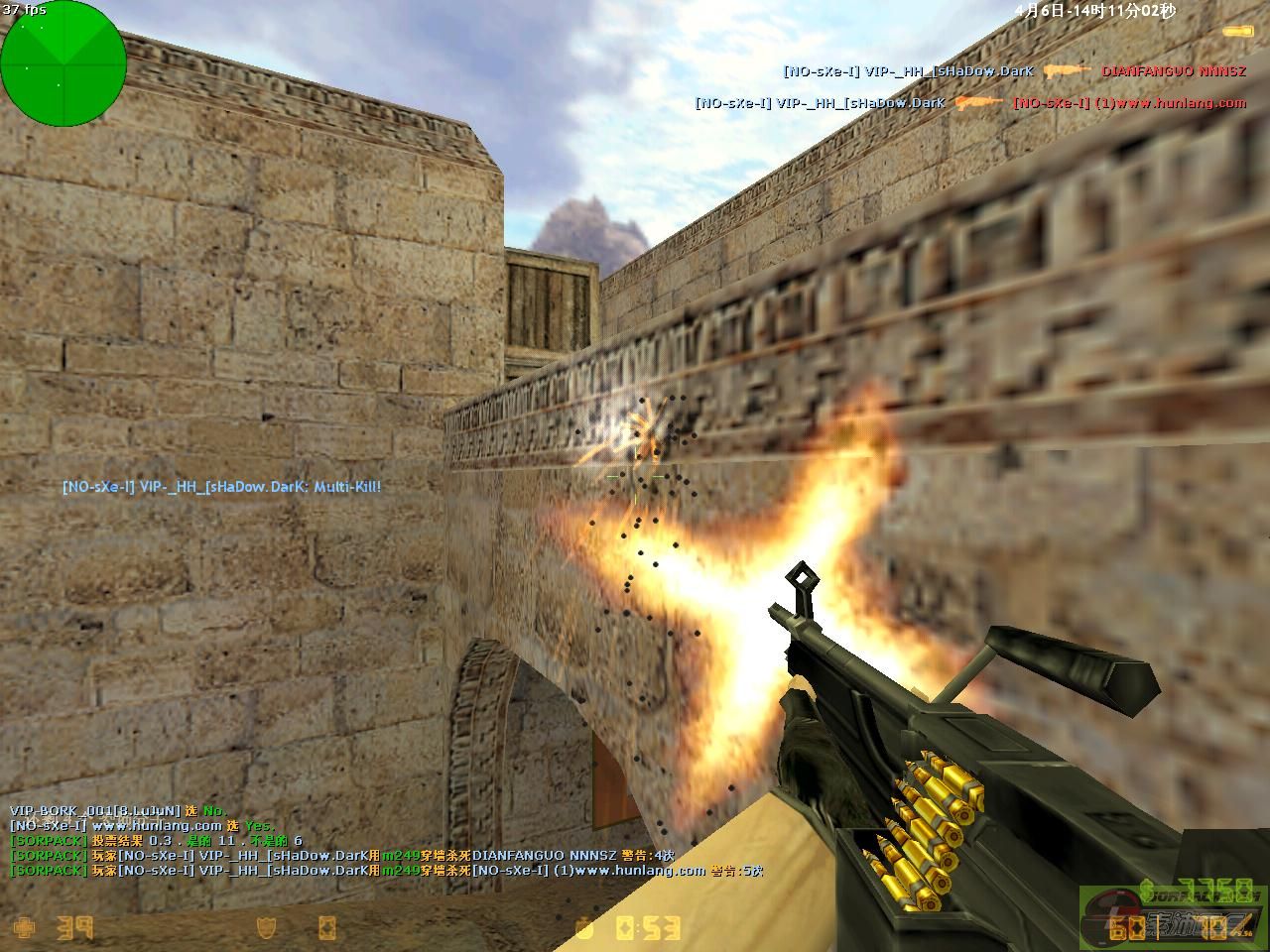
Task: Click the Multi-Kill! announcement message
Action: tap(221, 487)
